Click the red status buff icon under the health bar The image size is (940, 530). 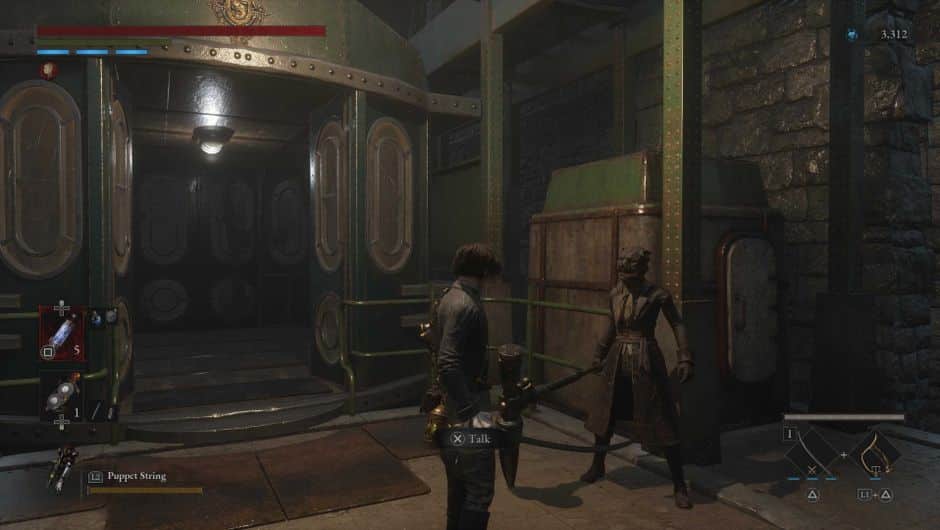click(47, 69)
